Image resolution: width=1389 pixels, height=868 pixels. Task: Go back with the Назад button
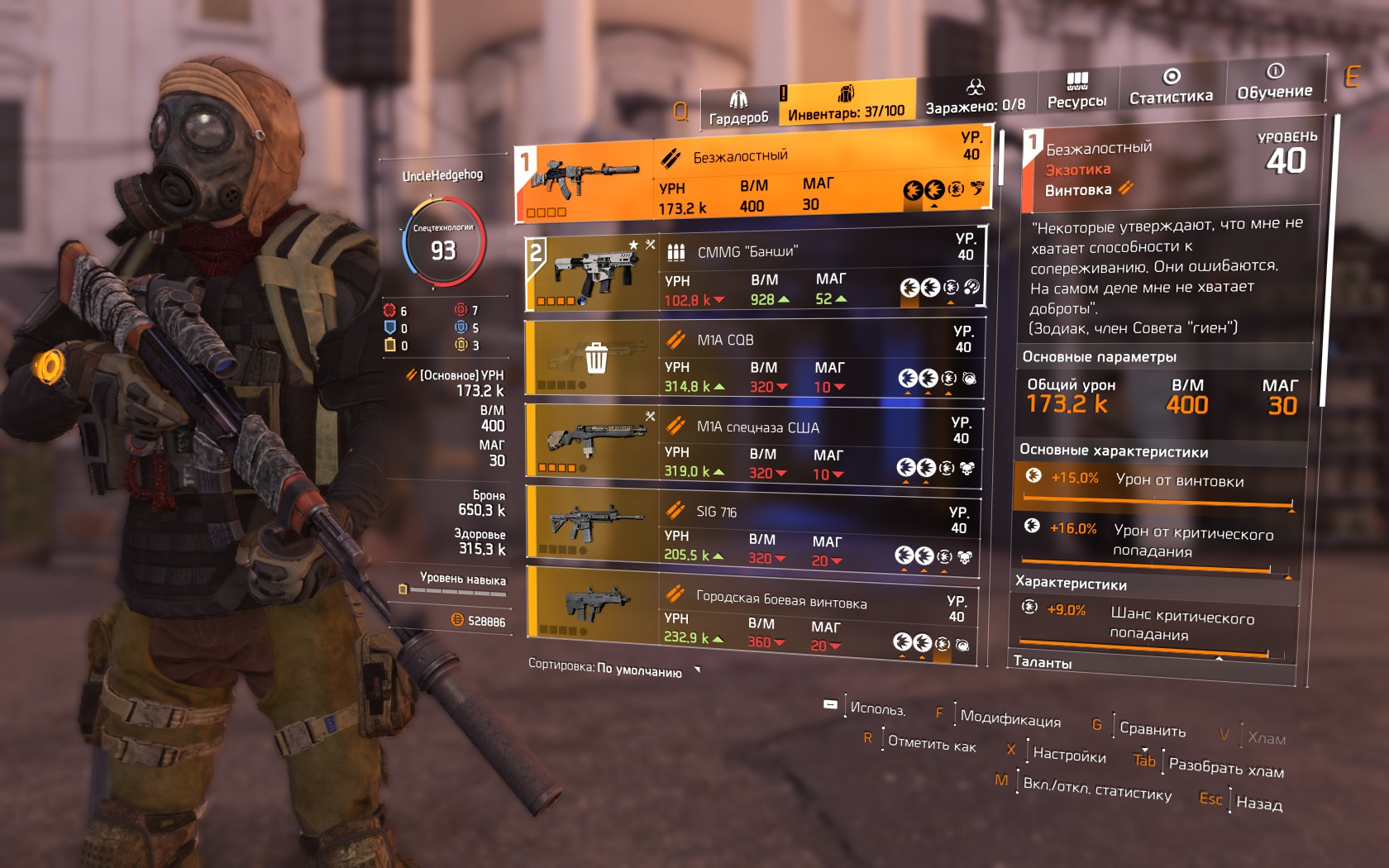[1258, 803]
